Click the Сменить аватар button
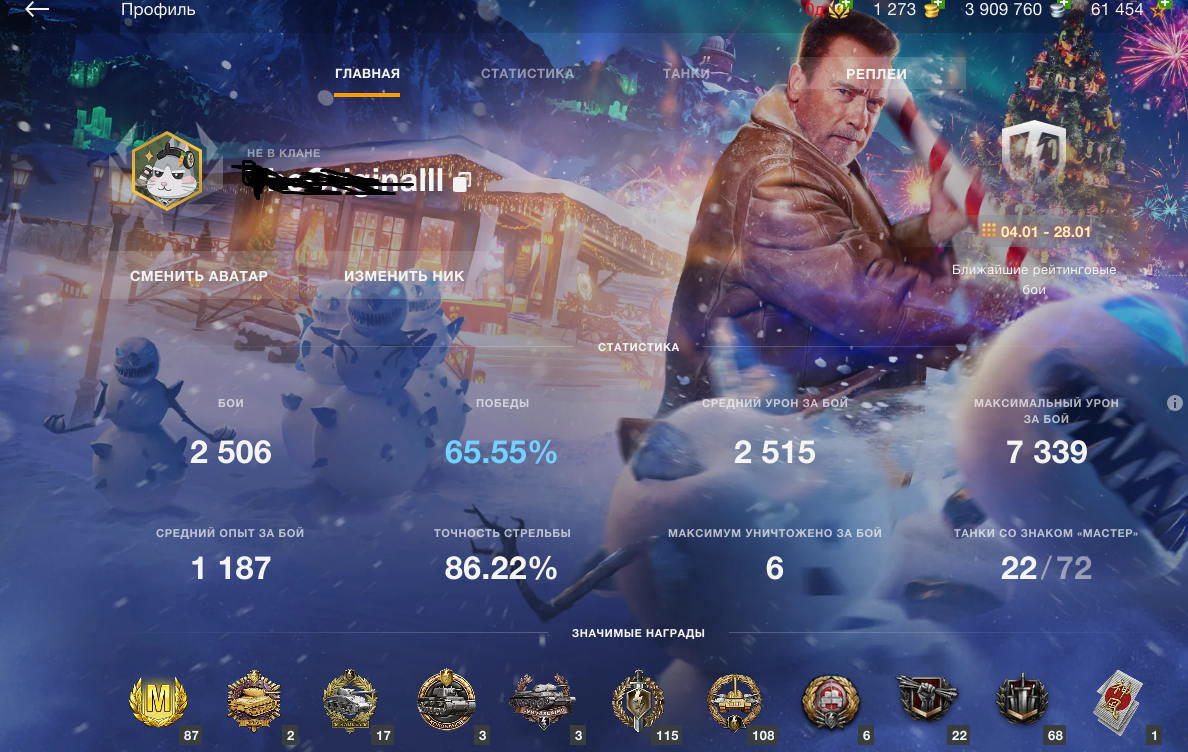Screen dimensions: 1188x752 click(199, 276)
